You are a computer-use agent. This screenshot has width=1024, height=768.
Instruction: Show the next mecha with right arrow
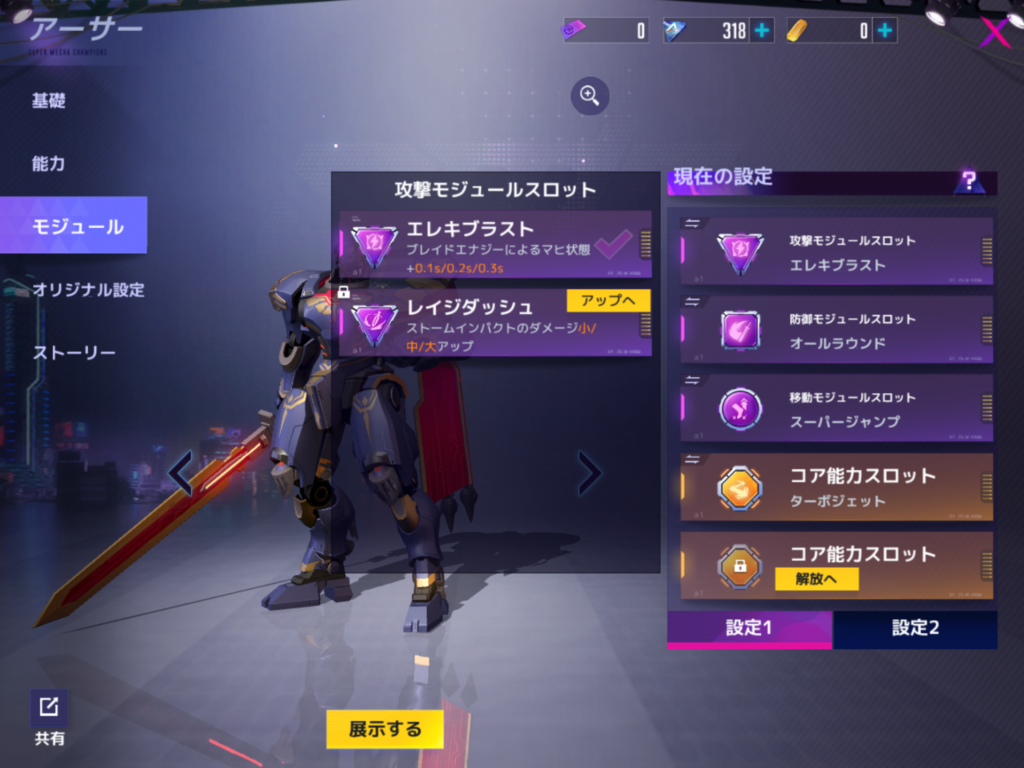pos(590,473)
